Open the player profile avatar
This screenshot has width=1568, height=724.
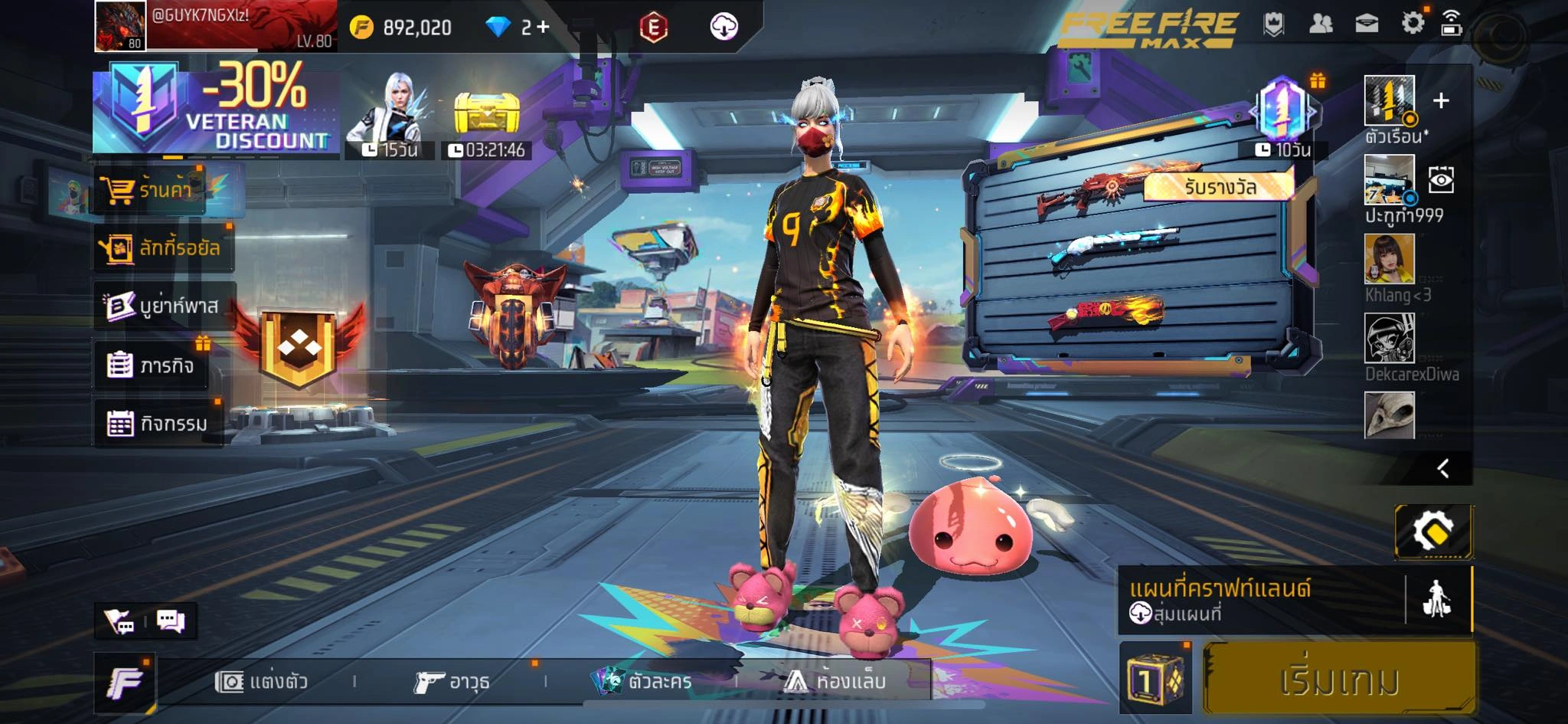120,26
